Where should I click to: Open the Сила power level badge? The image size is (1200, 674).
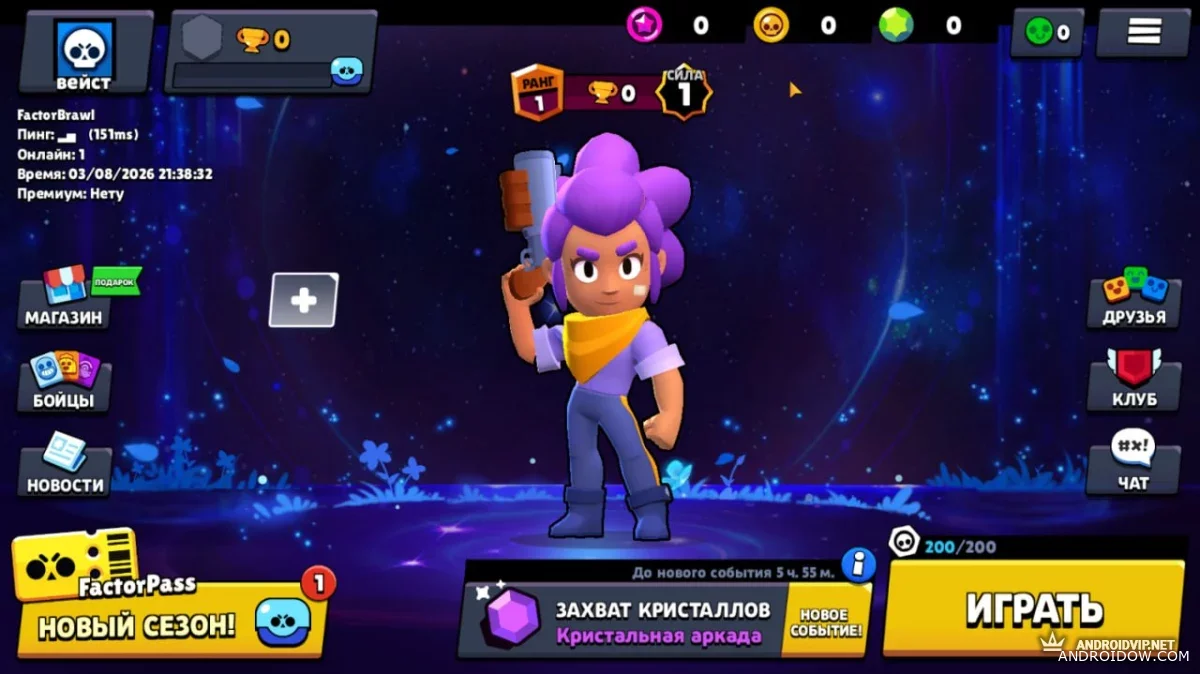click(684, 92)
